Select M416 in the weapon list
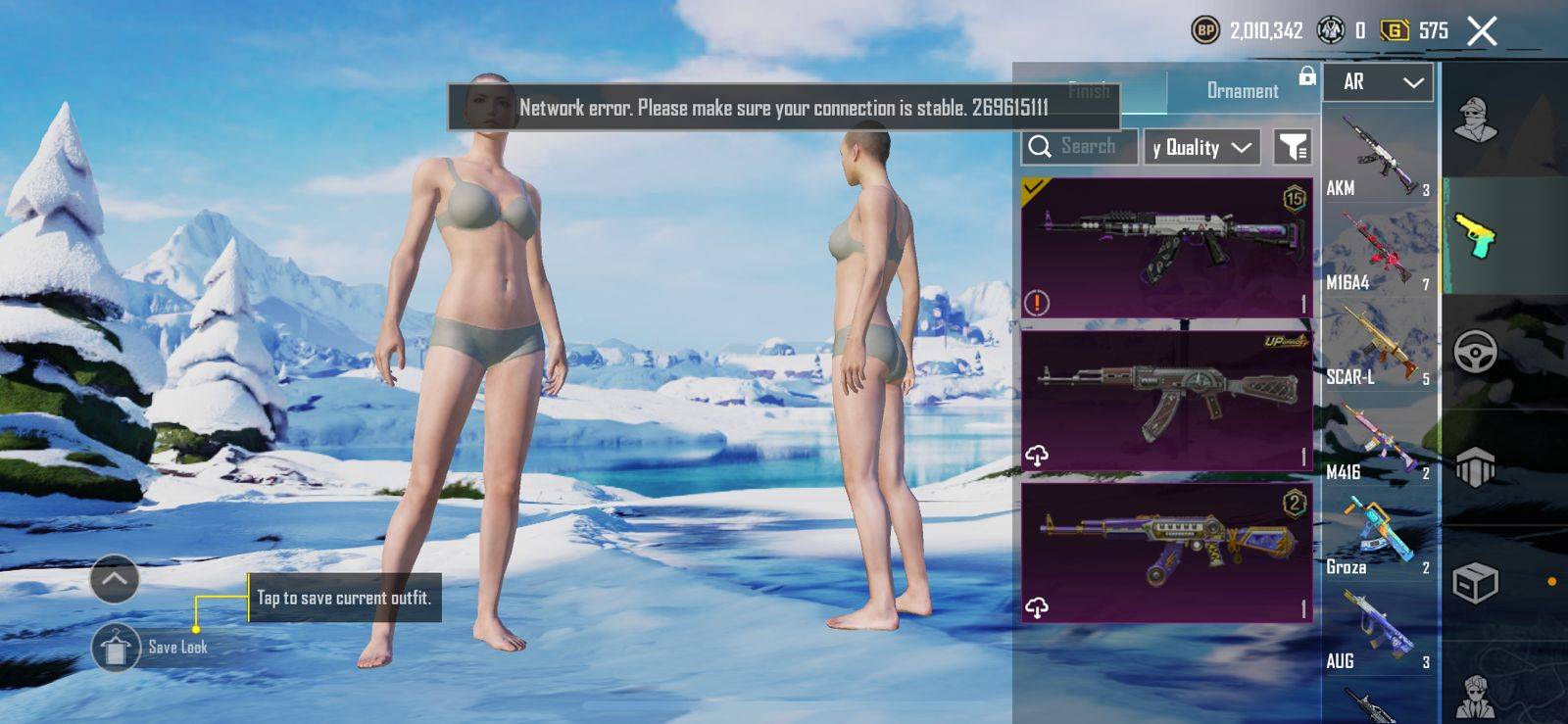Image resolution: width=1568 pixels, height=724 pixels. [x=1378, y=442]
